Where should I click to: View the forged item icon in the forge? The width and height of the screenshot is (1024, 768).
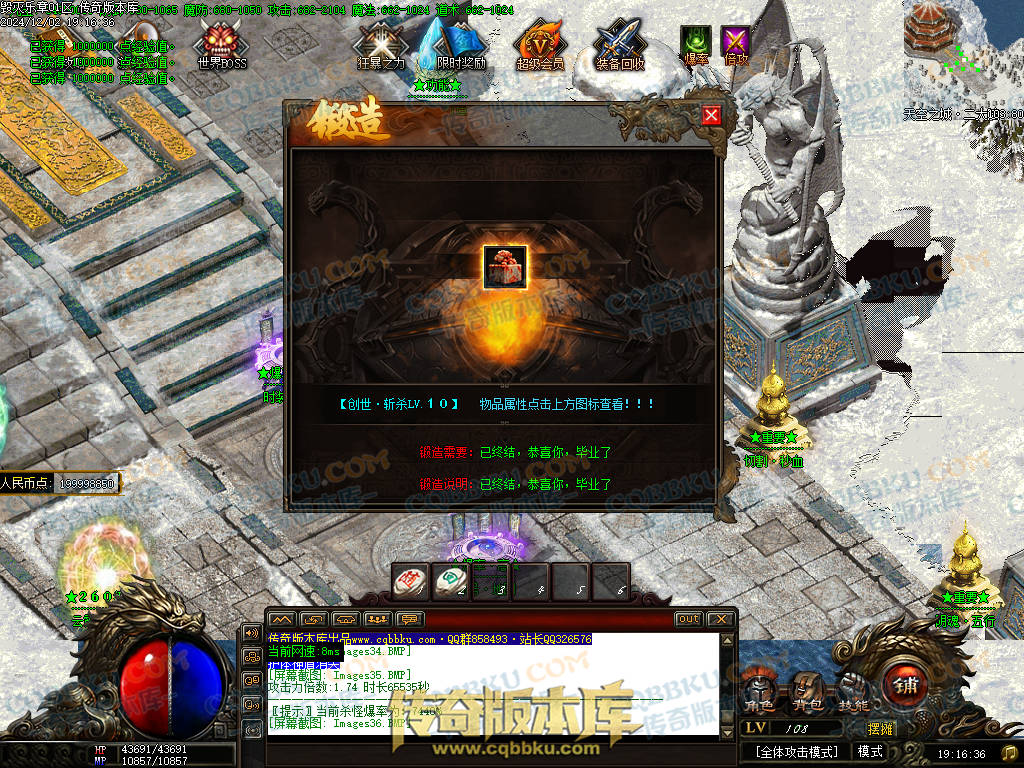[505, 267]
